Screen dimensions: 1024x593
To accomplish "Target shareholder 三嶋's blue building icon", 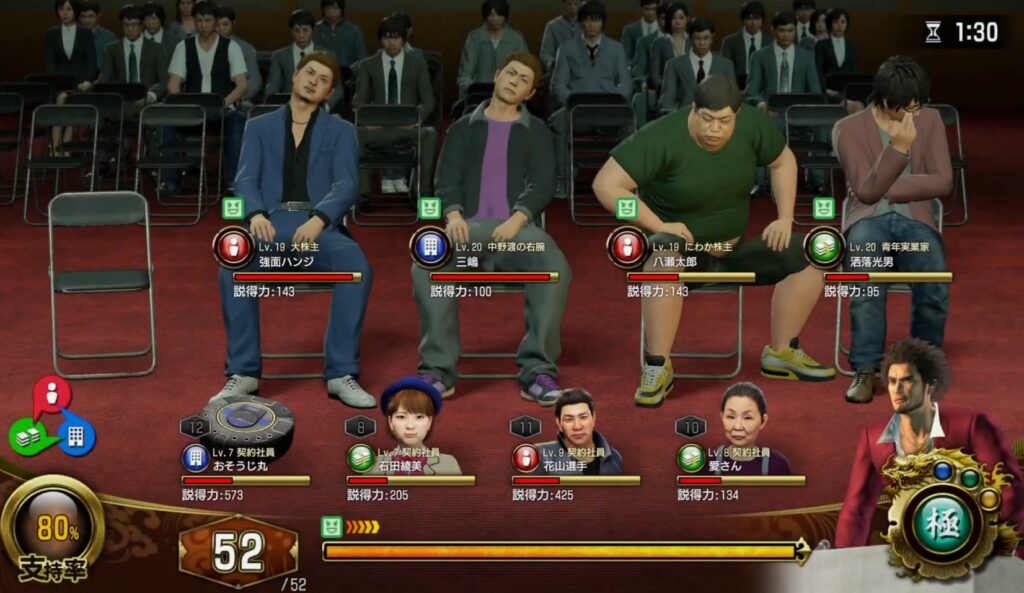I will pyautogui.click(x=429, y=247).
